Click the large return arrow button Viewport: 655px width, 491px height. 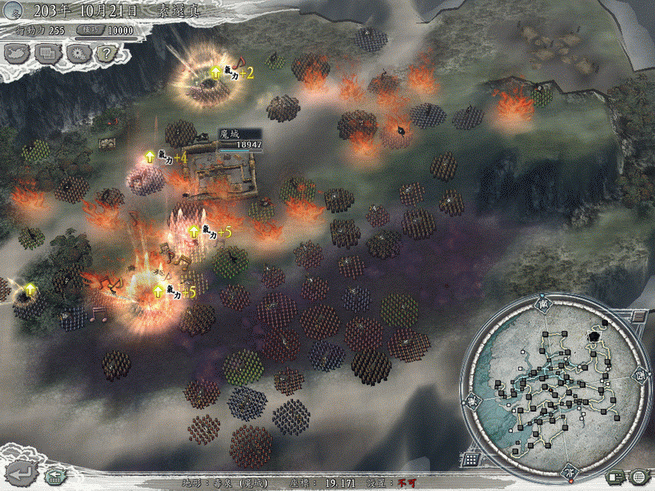tap(20, 470)
